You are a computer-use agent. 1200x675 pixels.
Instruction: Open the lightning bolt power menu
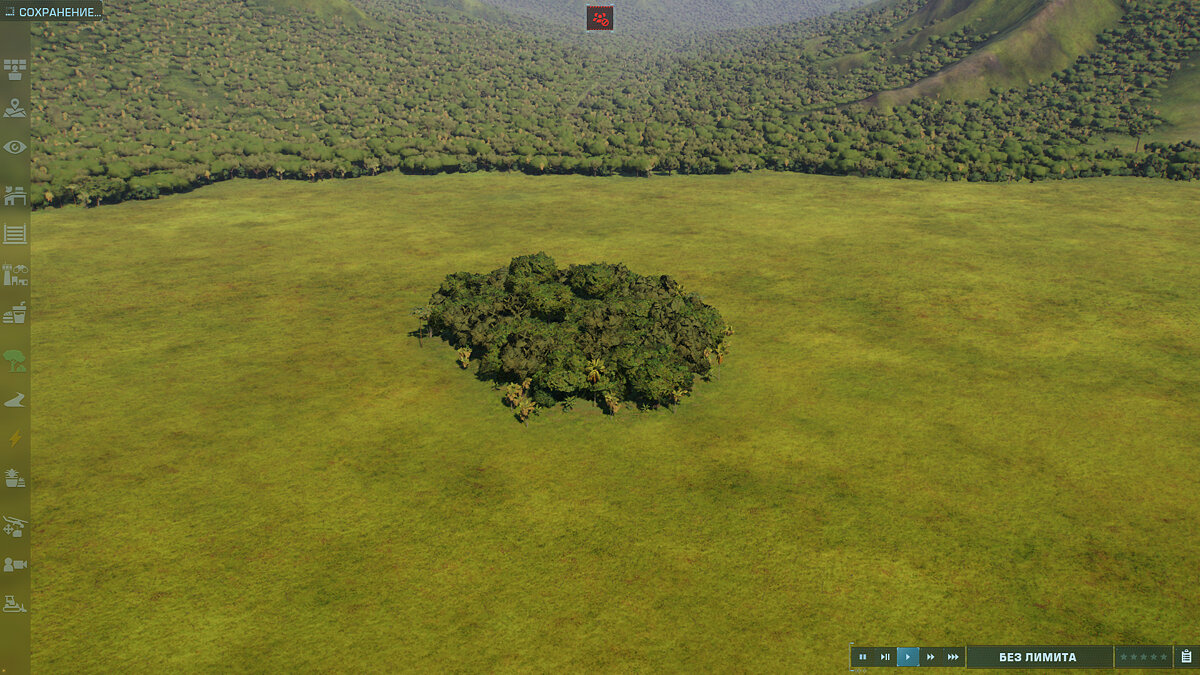15,438
